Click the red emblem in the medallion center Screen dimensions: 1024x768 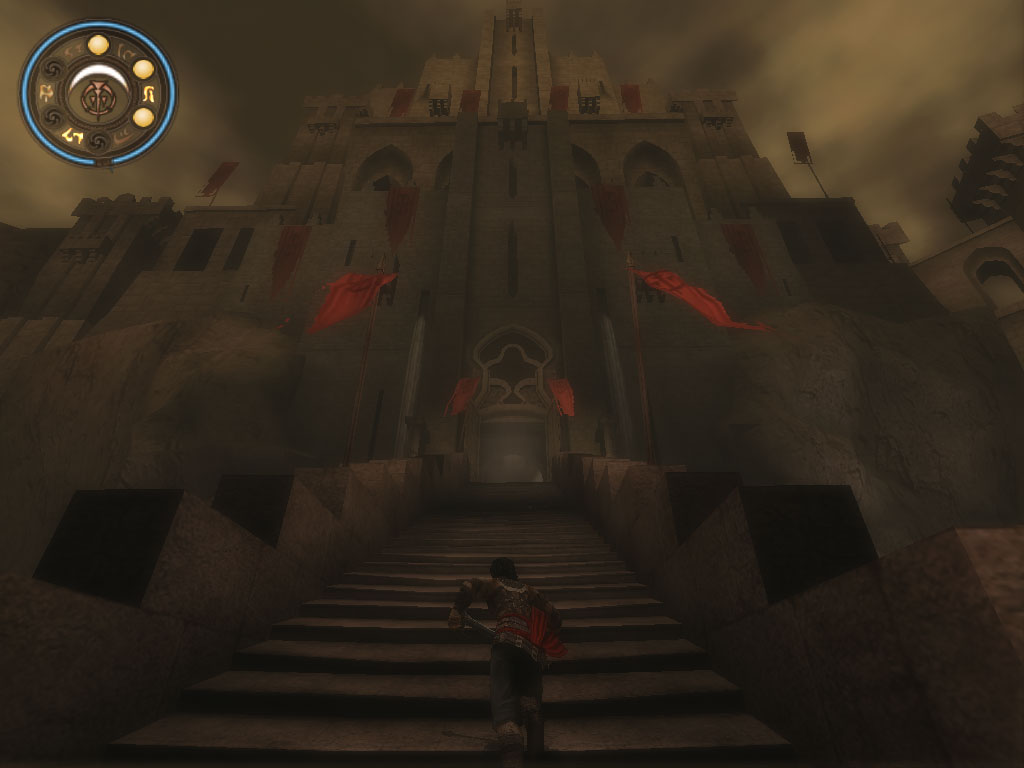click(x=98, y=97)
